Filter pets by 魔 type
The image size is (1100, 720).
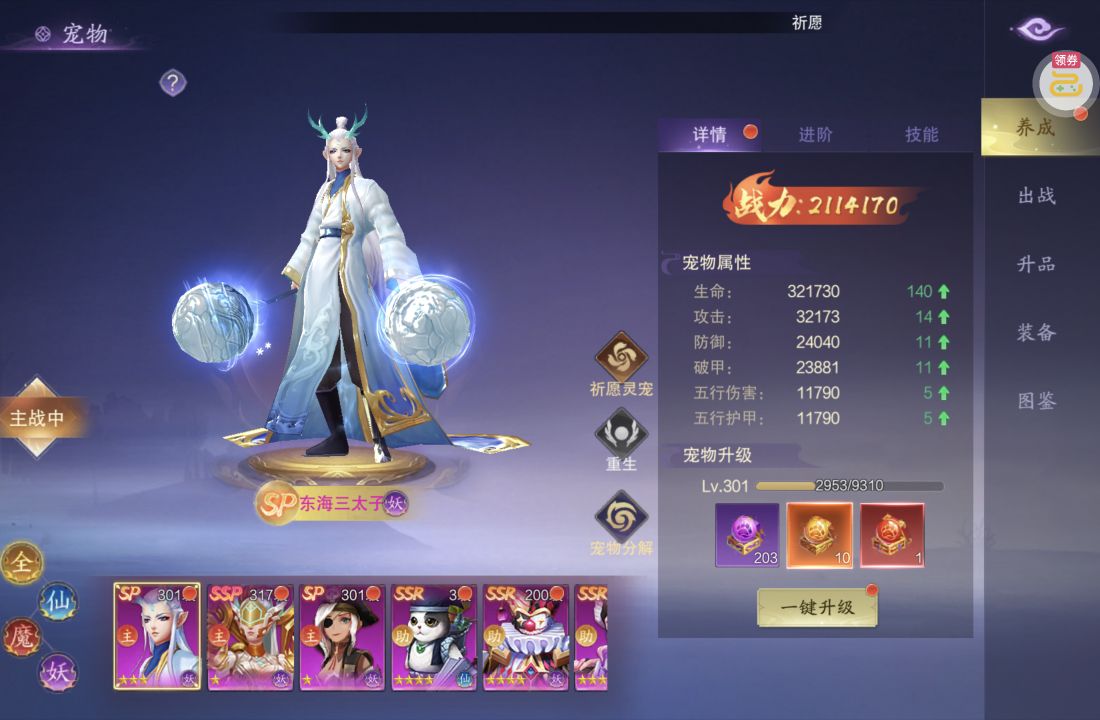[22, 637]
